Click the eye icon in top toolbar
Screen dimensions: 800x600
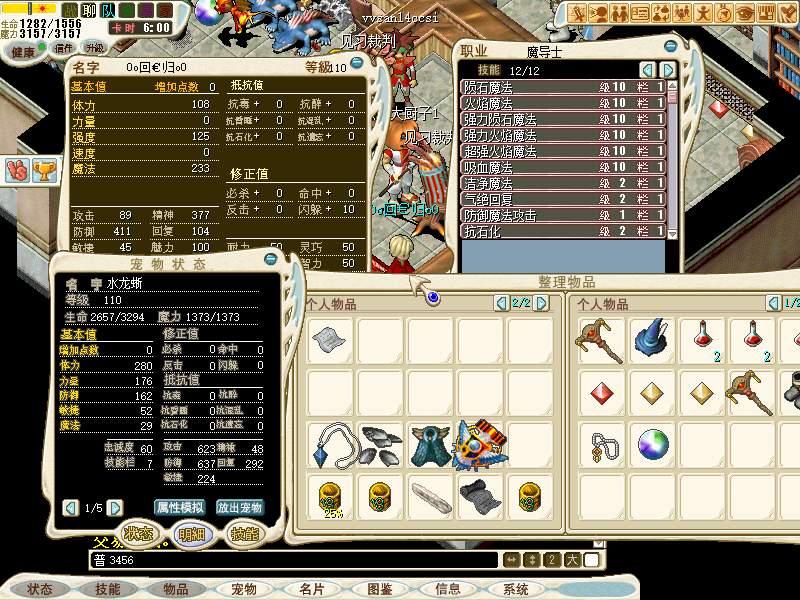[746, 13]
